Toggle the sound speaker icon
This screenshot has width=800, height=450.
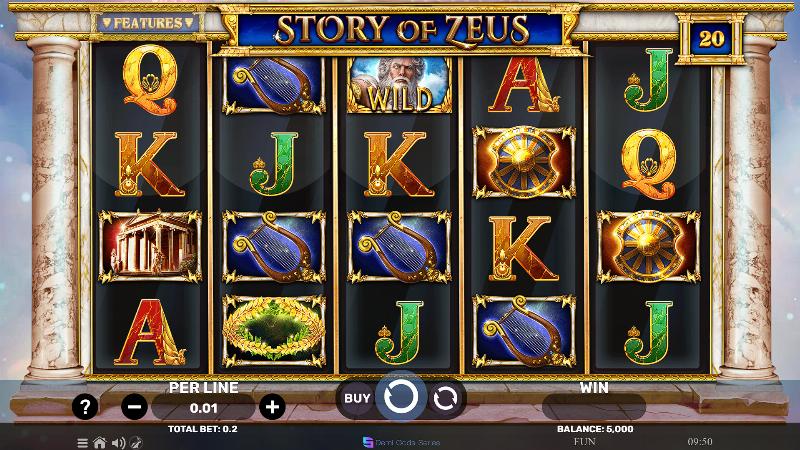[117, 441]
